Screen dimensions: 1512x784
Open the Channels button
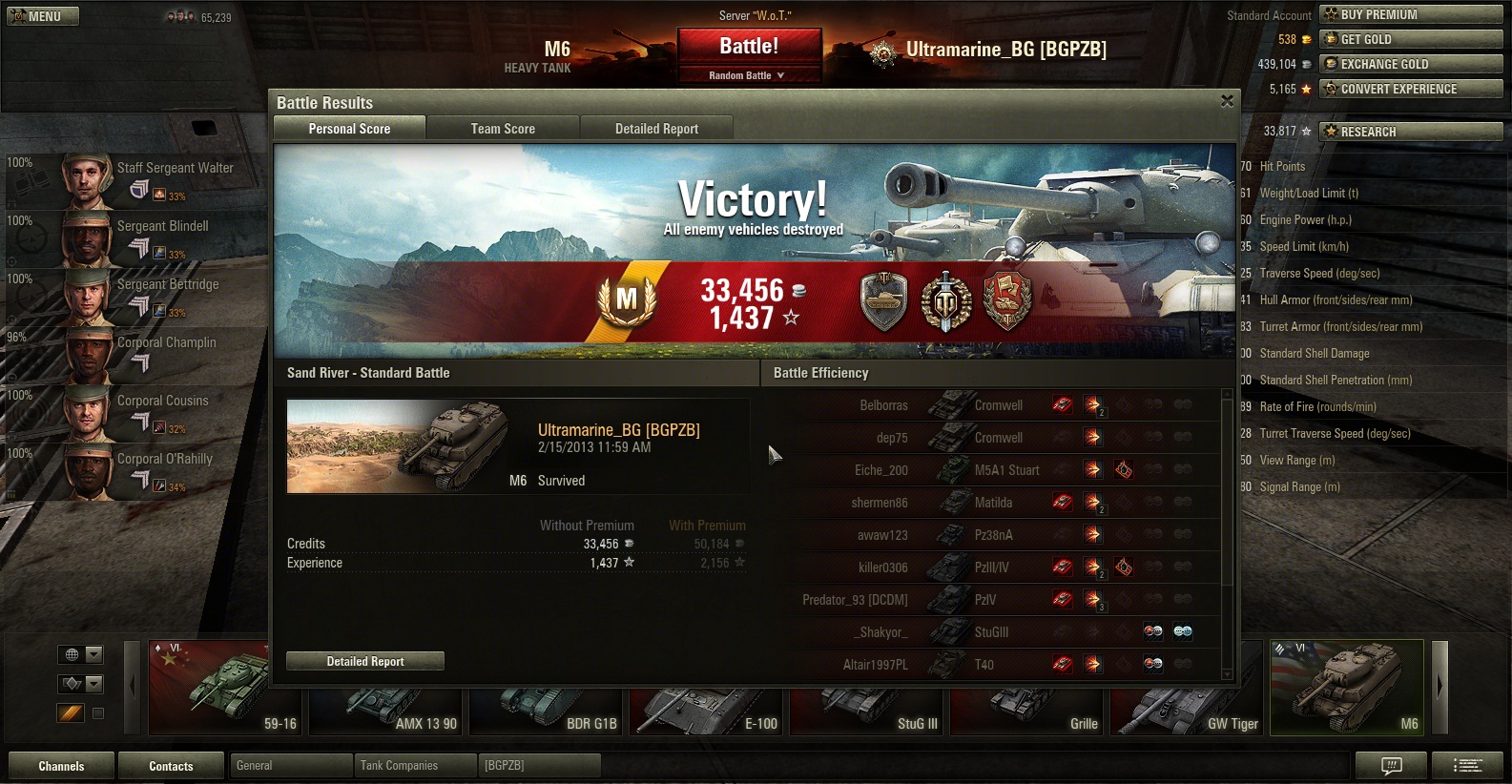pyautogui.click(x=61, y=766)
